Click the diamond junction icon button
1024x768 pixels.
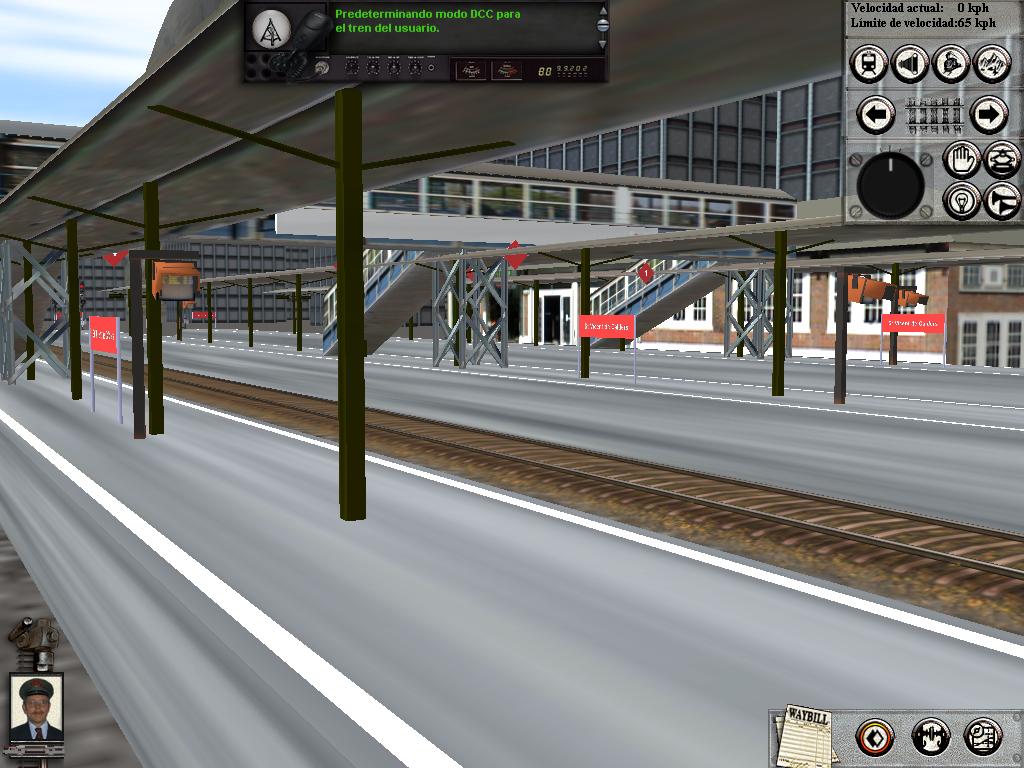(875, 738)
